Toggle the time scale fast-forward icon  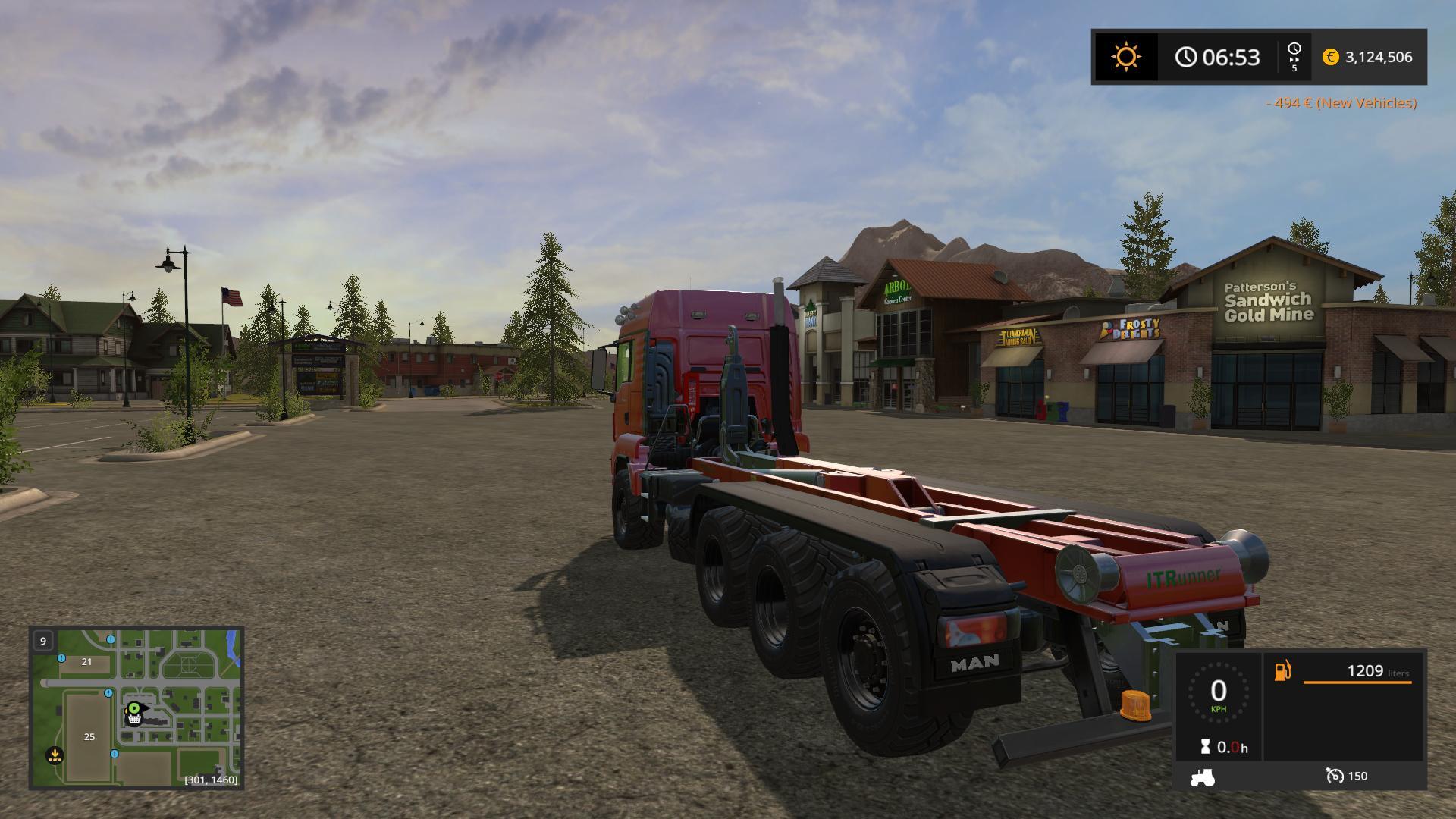click(1294, 57)
